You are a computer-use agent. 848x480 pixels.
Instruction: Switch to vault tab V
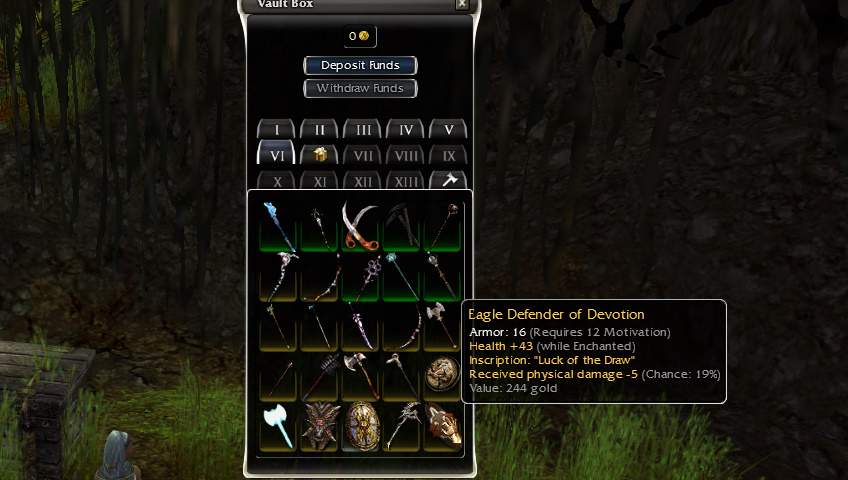[x=448, y=129]
